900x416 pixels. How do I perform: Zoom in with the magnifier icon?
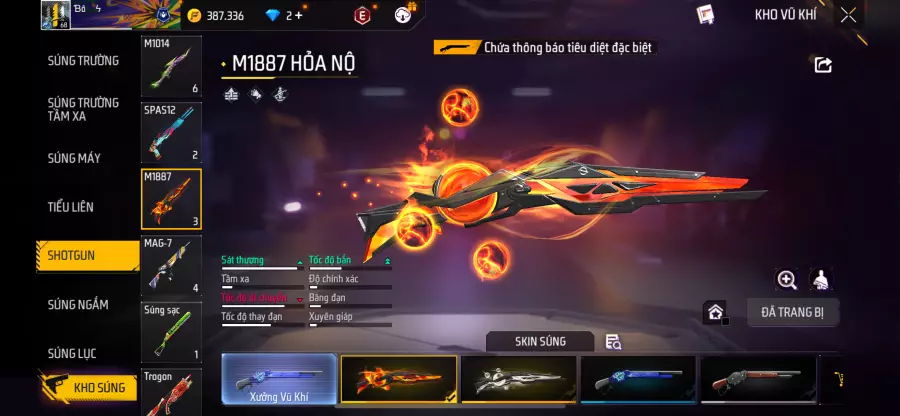[787, 280]
